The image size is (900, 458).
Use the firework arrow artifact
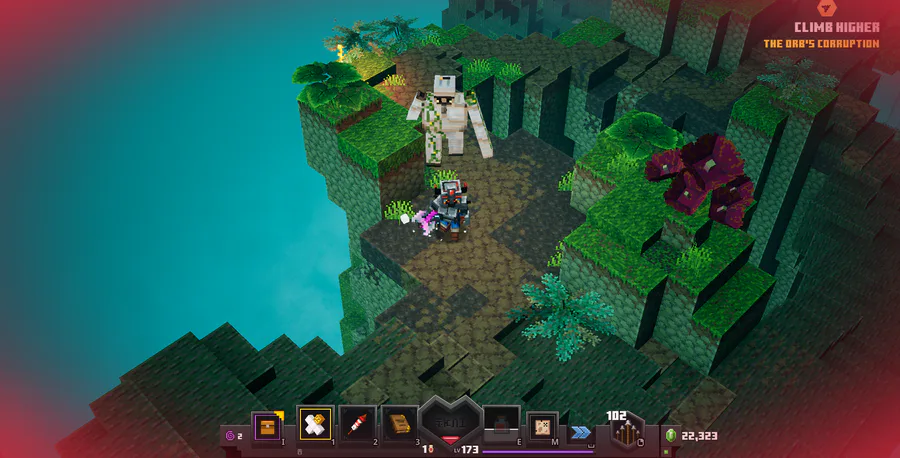point(357,425)
